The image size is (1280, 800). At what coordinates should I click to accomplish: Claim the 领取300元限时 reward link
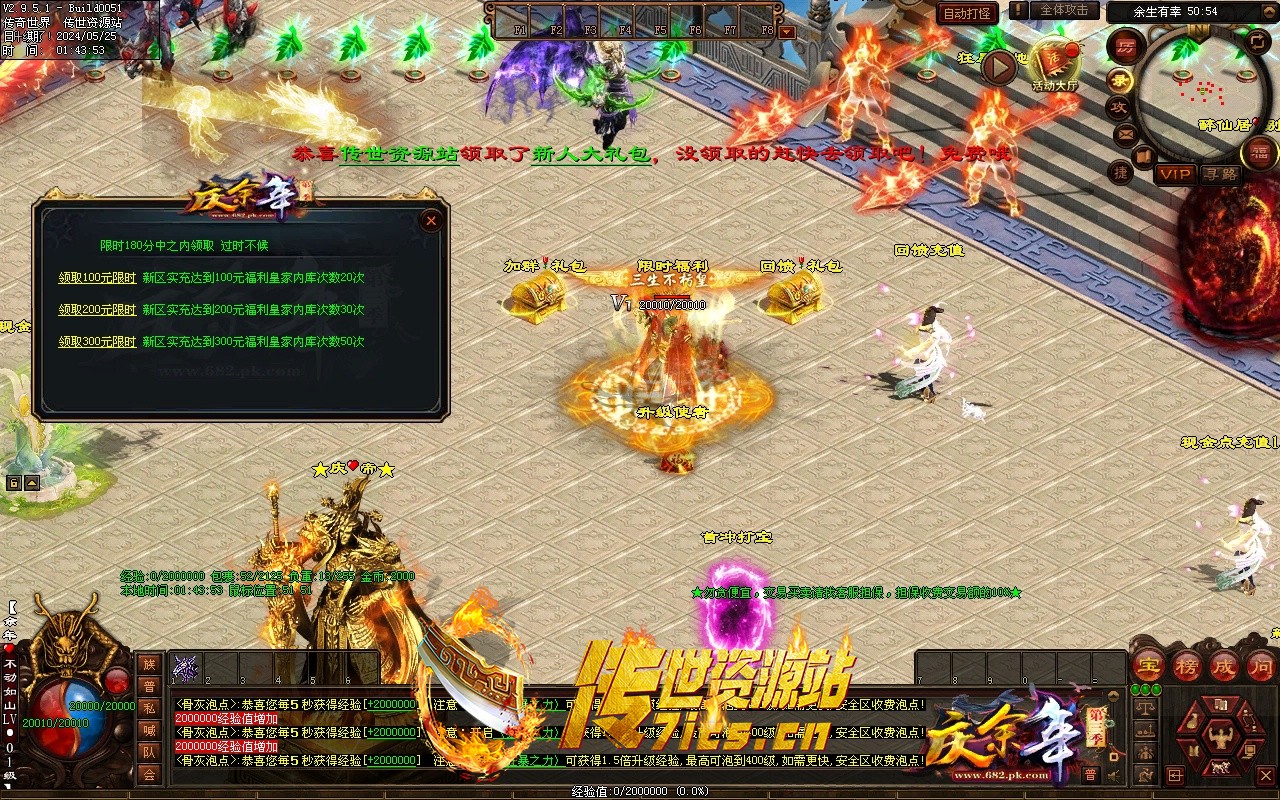pyautogui.click(x=97, y=342)
